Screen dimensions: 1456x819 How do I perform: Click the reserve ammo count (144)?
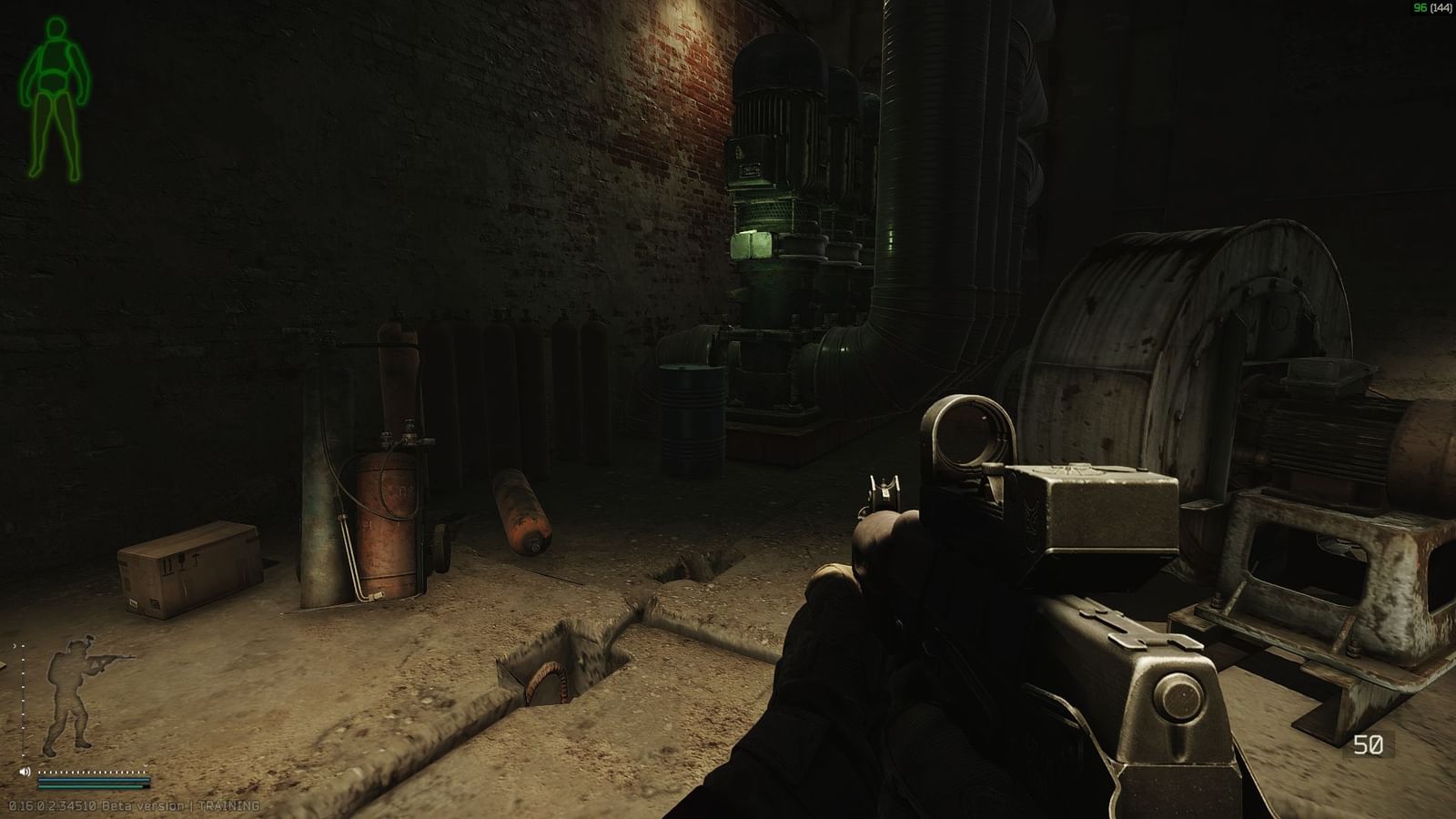tap(1443, 9)
